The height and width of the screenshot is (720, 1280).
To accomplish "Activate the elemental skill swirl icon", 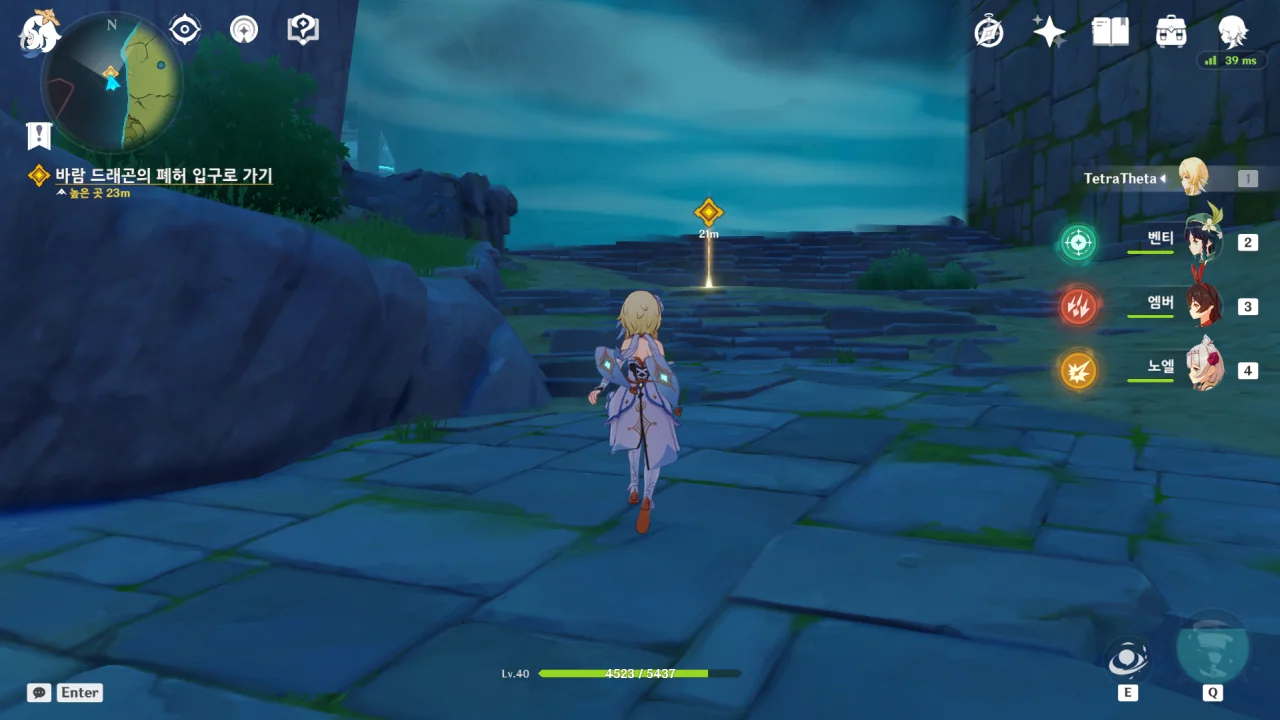I will coord(1127,659).
